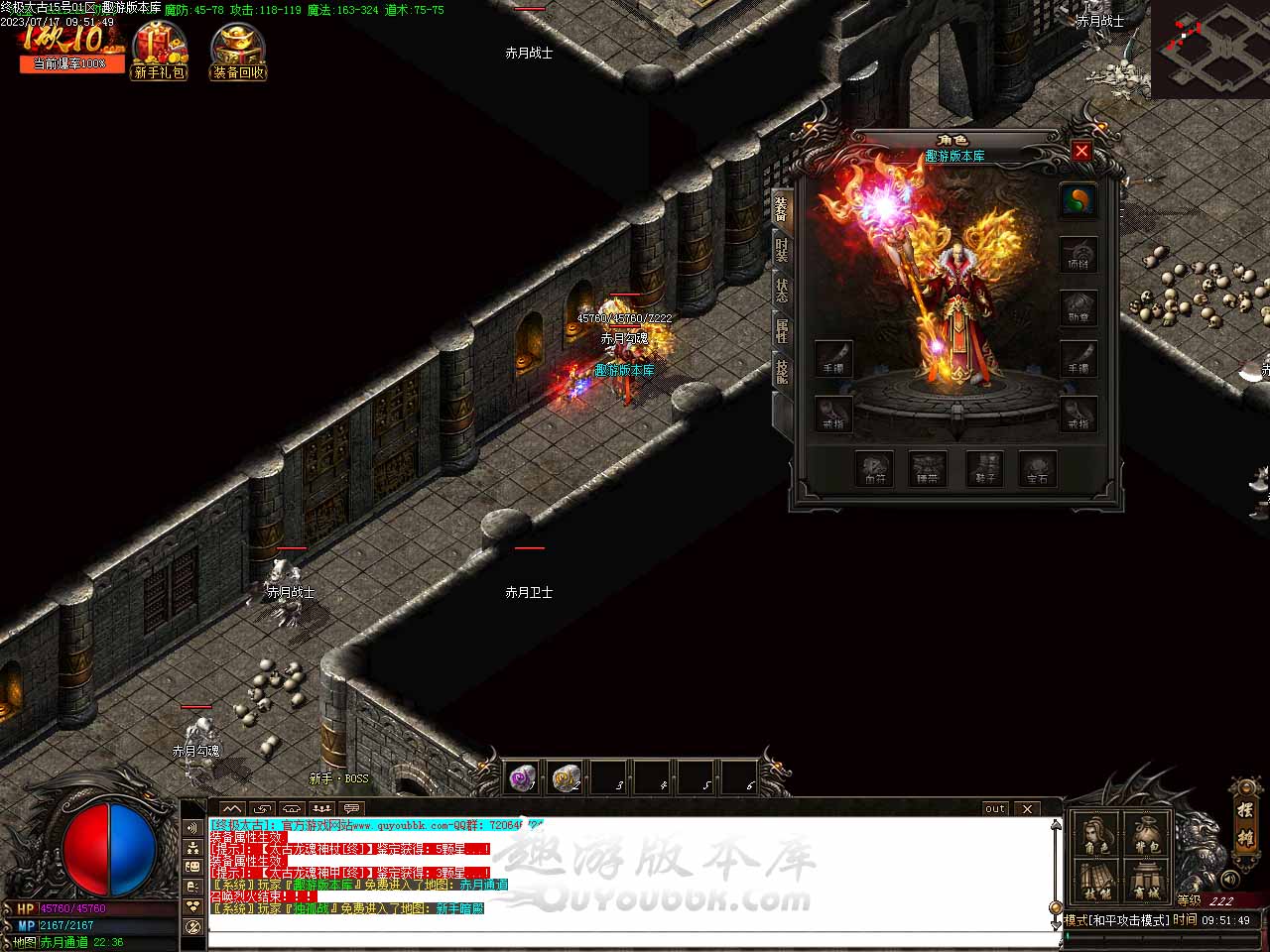Use the golden scroll stone in hotbar slot 2

point(566,778)
